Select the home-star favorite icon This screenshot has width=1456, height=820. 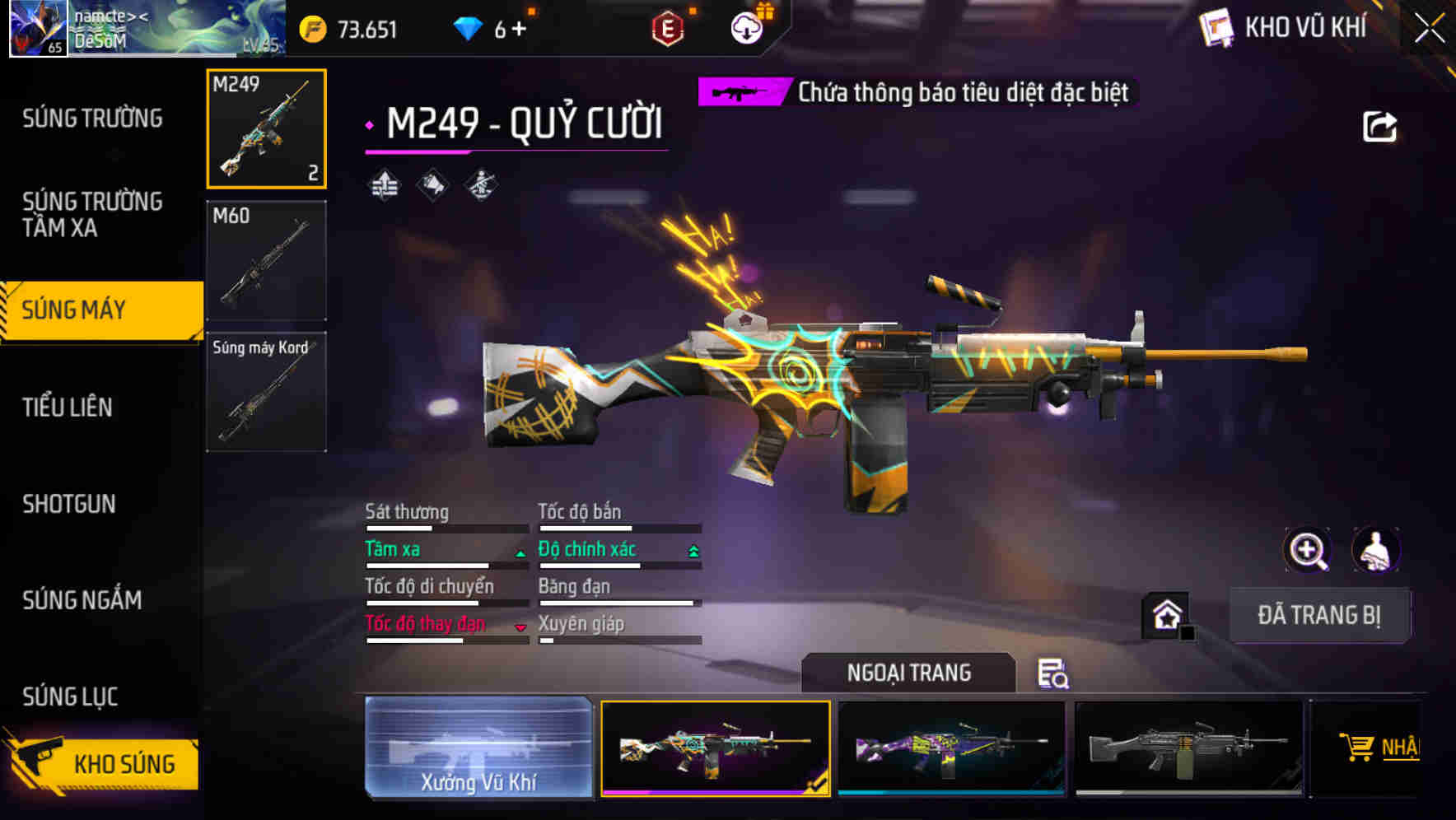coord(1167,616)
